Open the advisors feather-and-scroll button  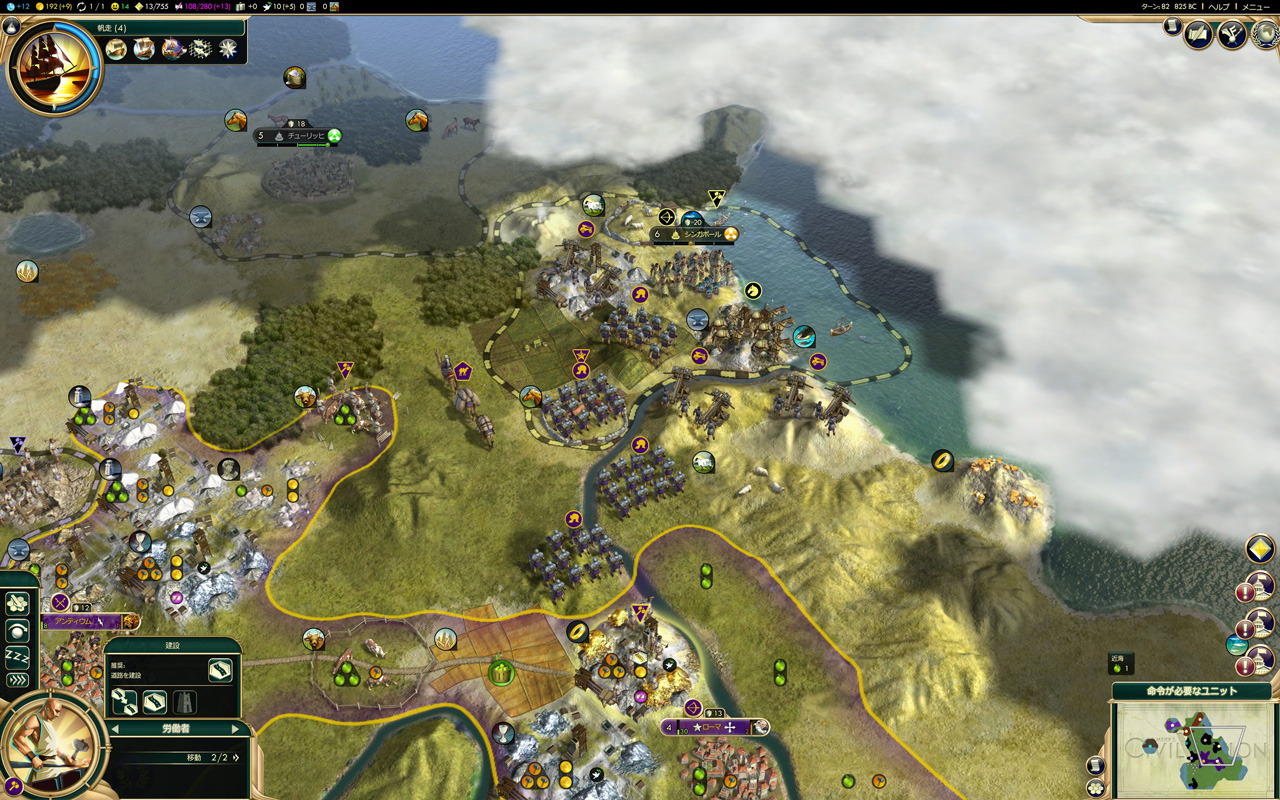coord(1198,35)
